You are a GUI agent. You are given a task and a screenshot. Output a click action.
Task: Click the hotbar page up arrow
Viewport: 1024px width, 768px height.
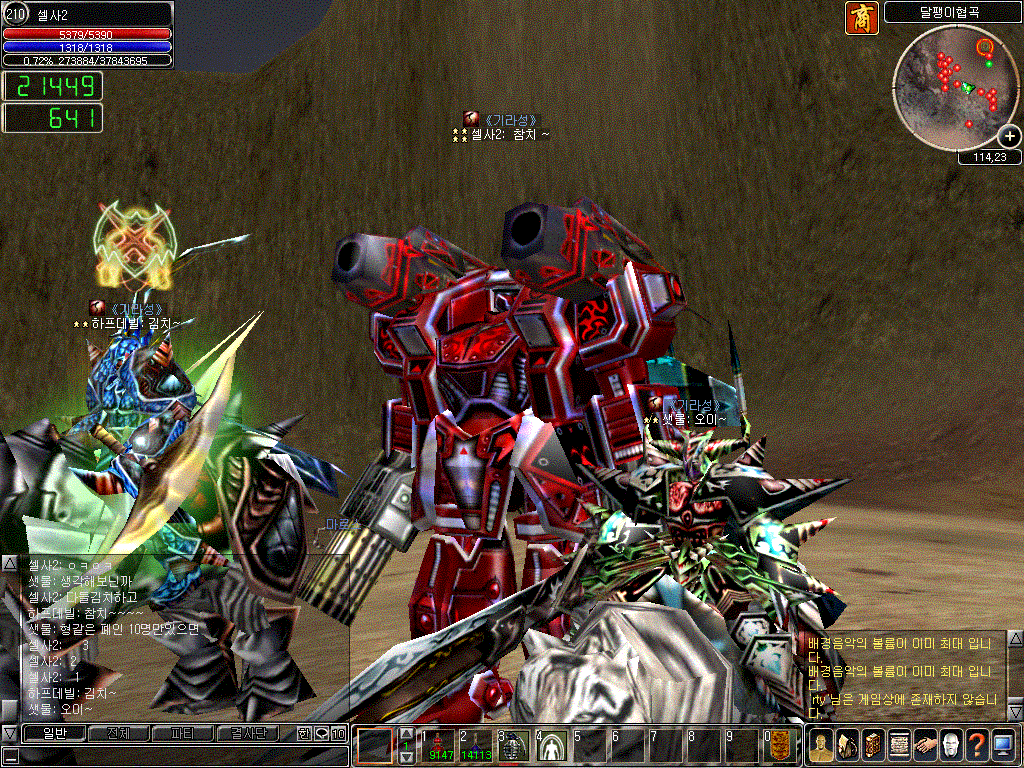406,734
